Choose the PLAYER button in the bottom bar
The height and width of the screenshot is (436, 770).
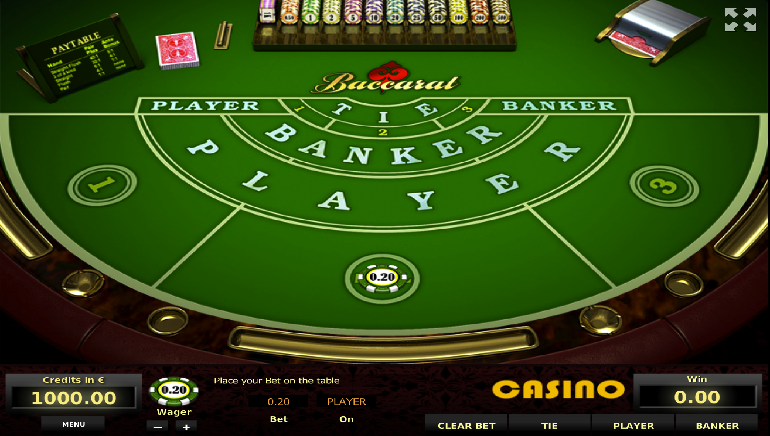click(x=633, y=425)
